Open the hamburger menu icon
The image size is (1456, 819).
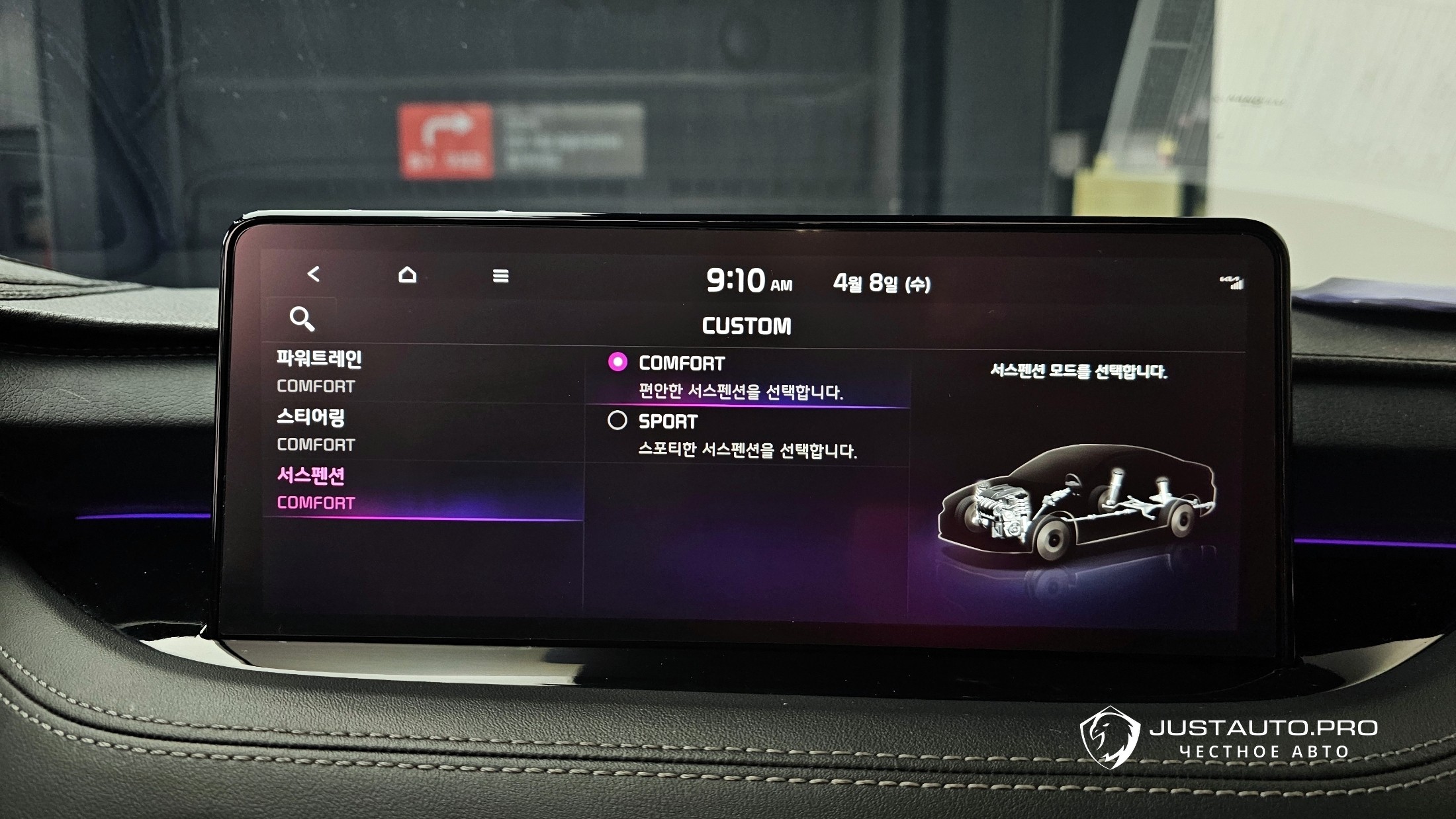tap(501, 276)
